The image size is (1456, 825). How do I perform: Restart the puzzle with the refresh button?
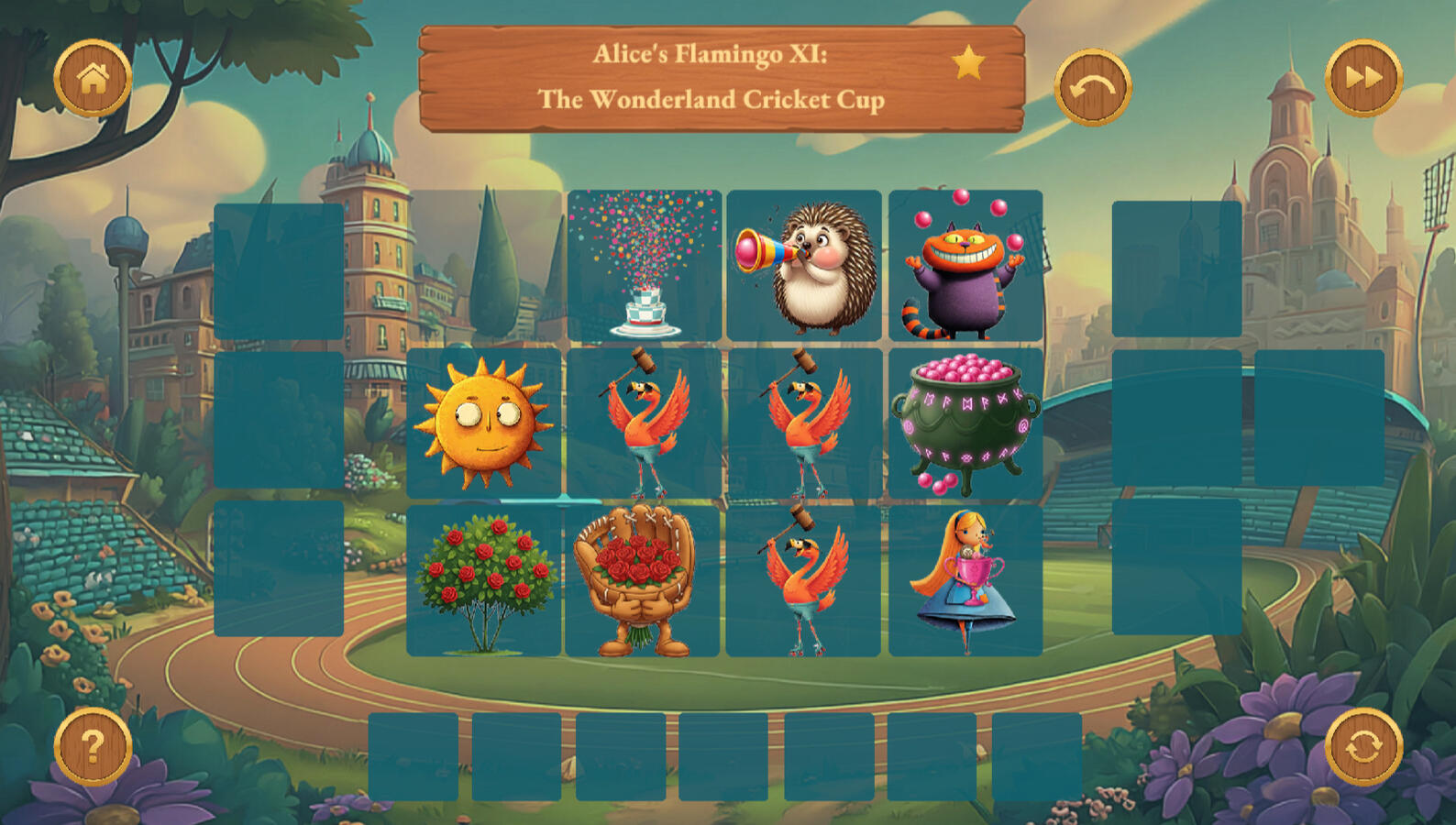point(1363,746)
